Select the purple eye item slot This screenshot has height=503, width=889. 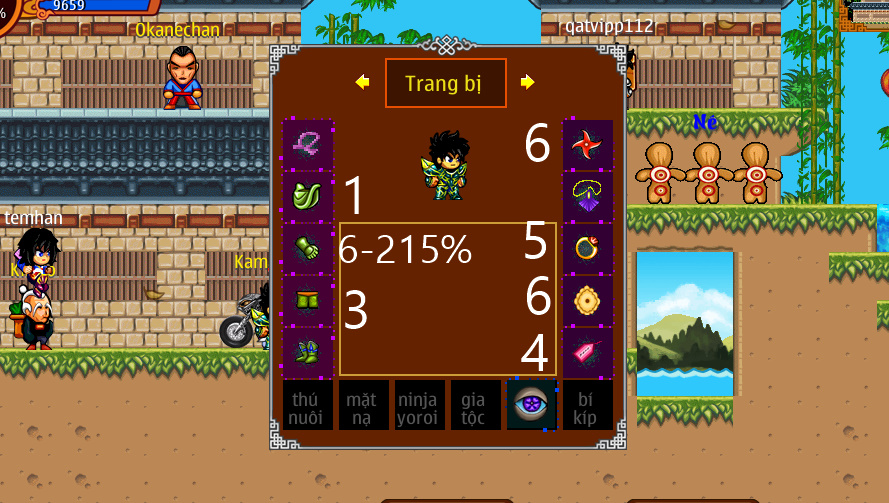(x=531, y=405)
